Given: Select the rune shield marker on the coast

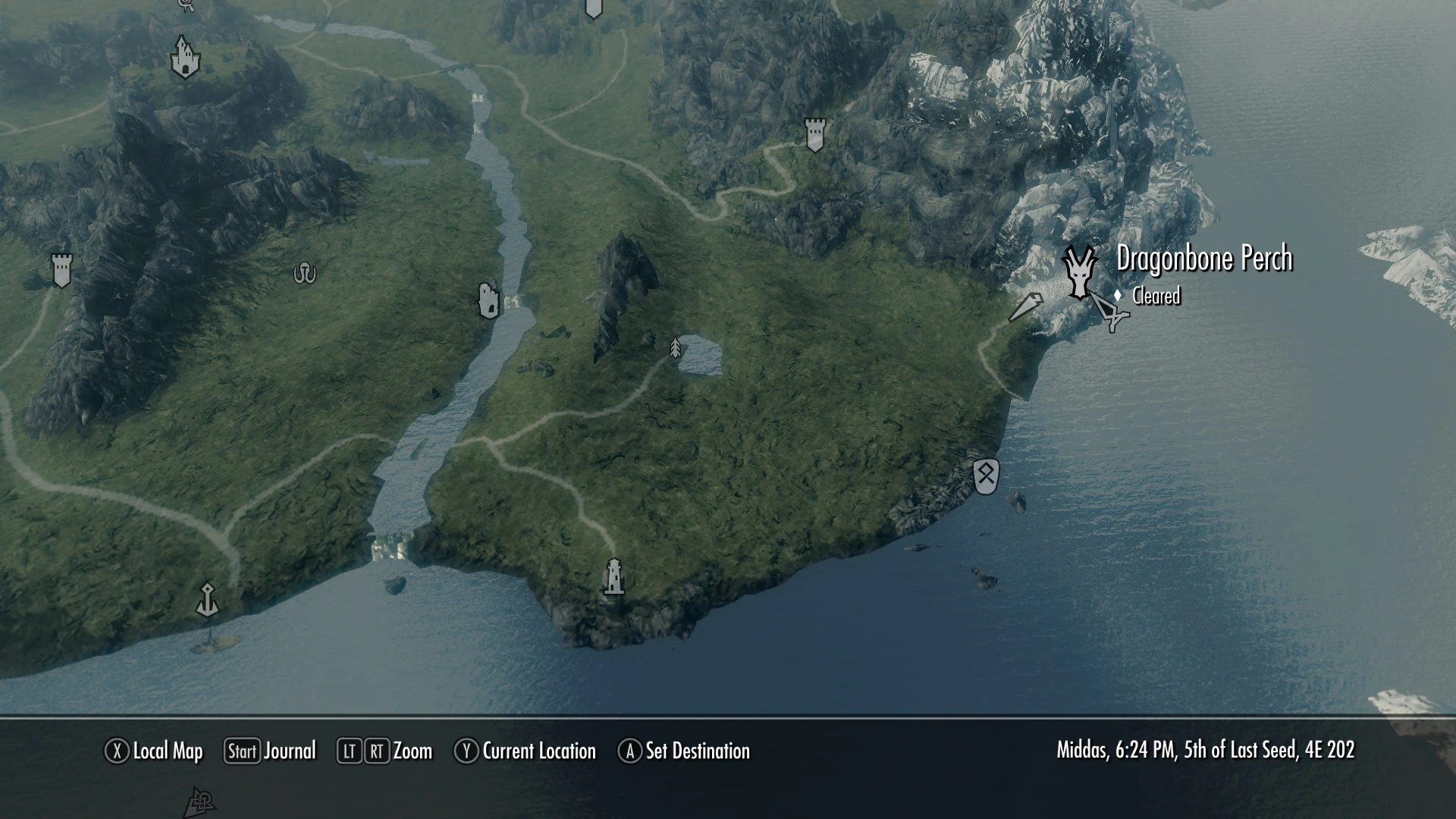Looking at the screenshot, I should (986, 476).
